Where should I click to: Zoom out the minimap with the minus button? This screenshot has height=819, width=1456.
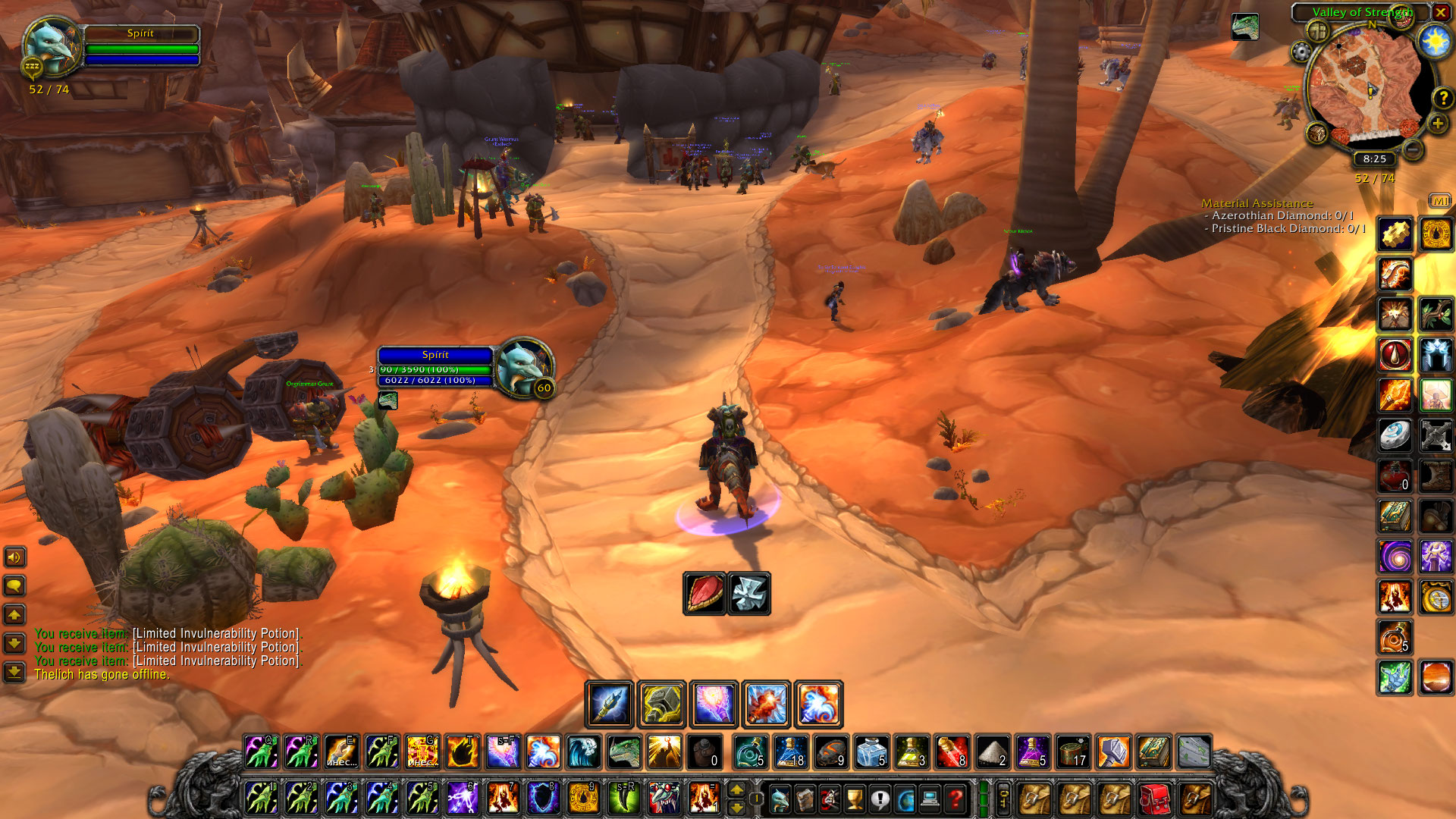pos(1412,150)
